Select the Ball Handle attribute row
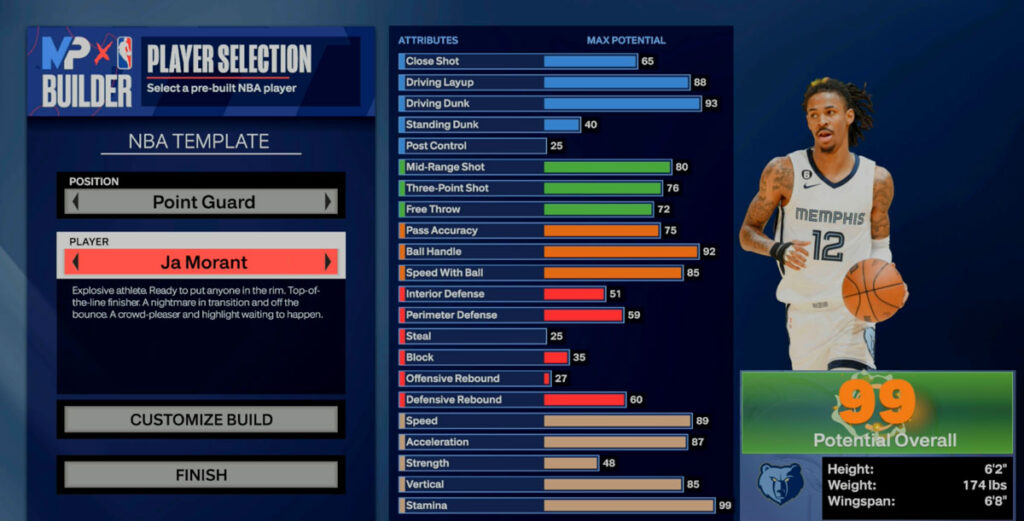 pyautogui.click(x=550, y=252)
